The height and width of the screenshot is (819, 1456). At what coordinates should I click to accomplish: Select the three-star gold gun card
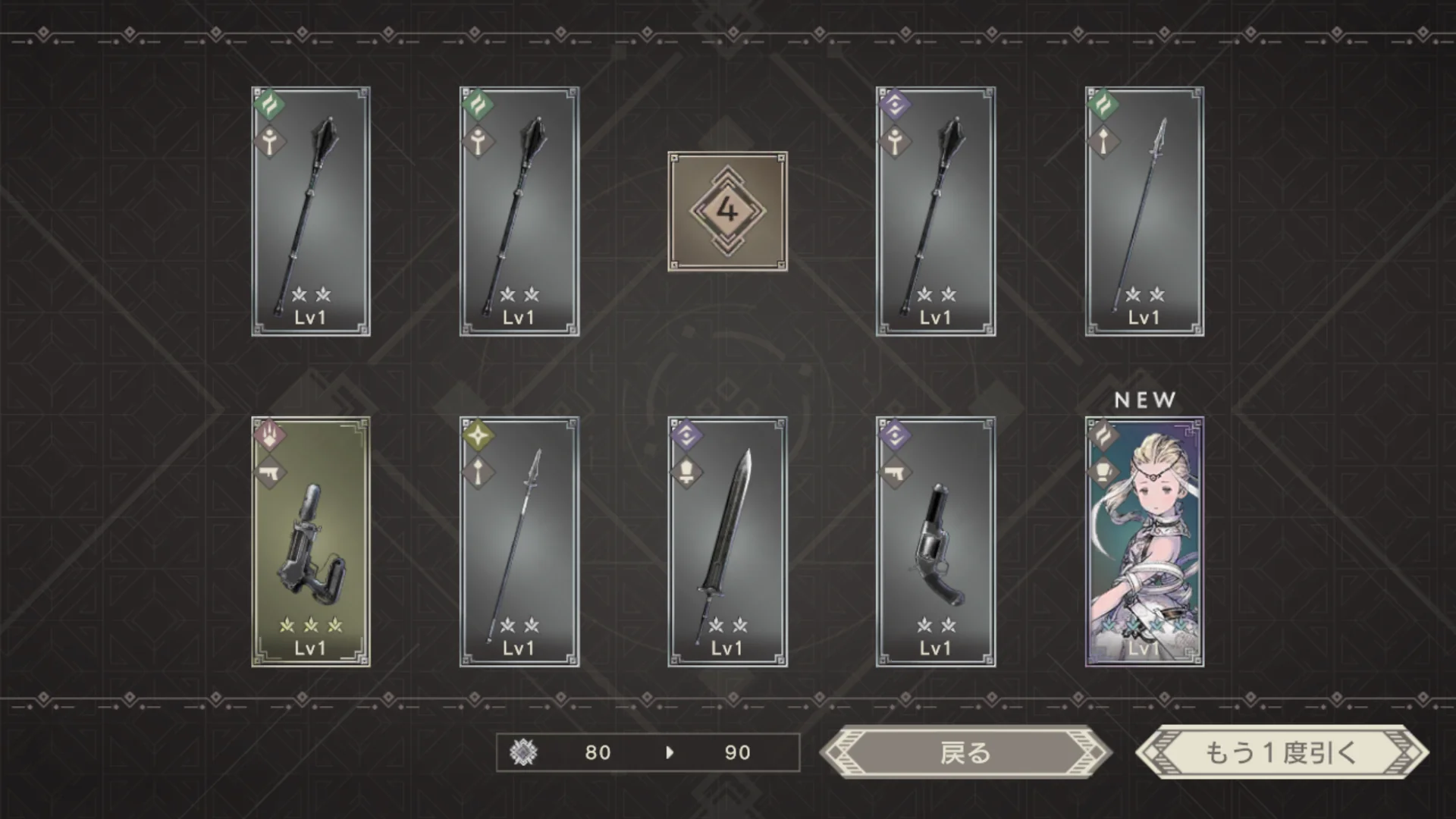pos(311,541)
